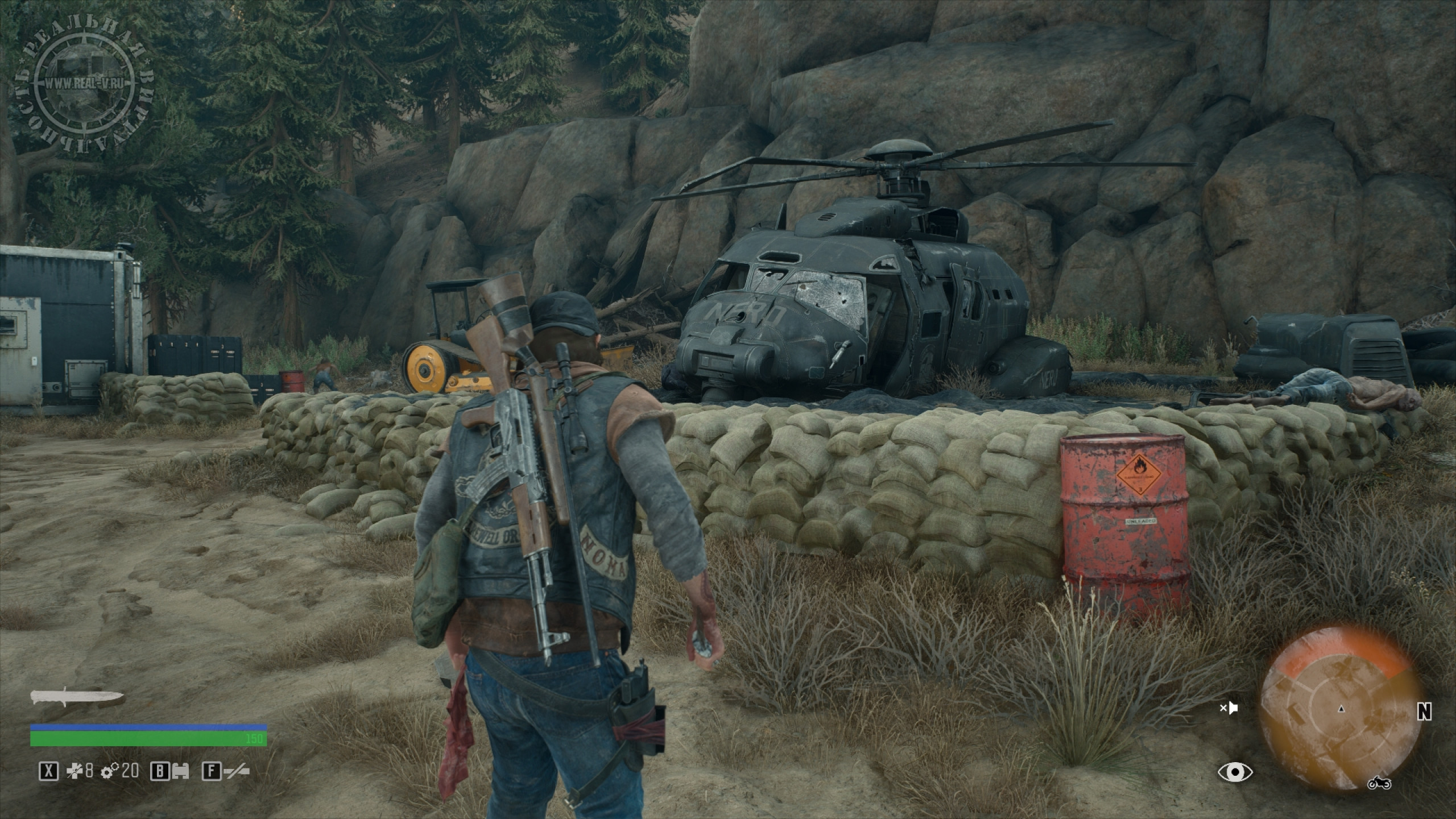Viewport: 1456px width, 819px height.
Task: Toggle the eye-shaped visibility indicator
Action: point(1235,772)
